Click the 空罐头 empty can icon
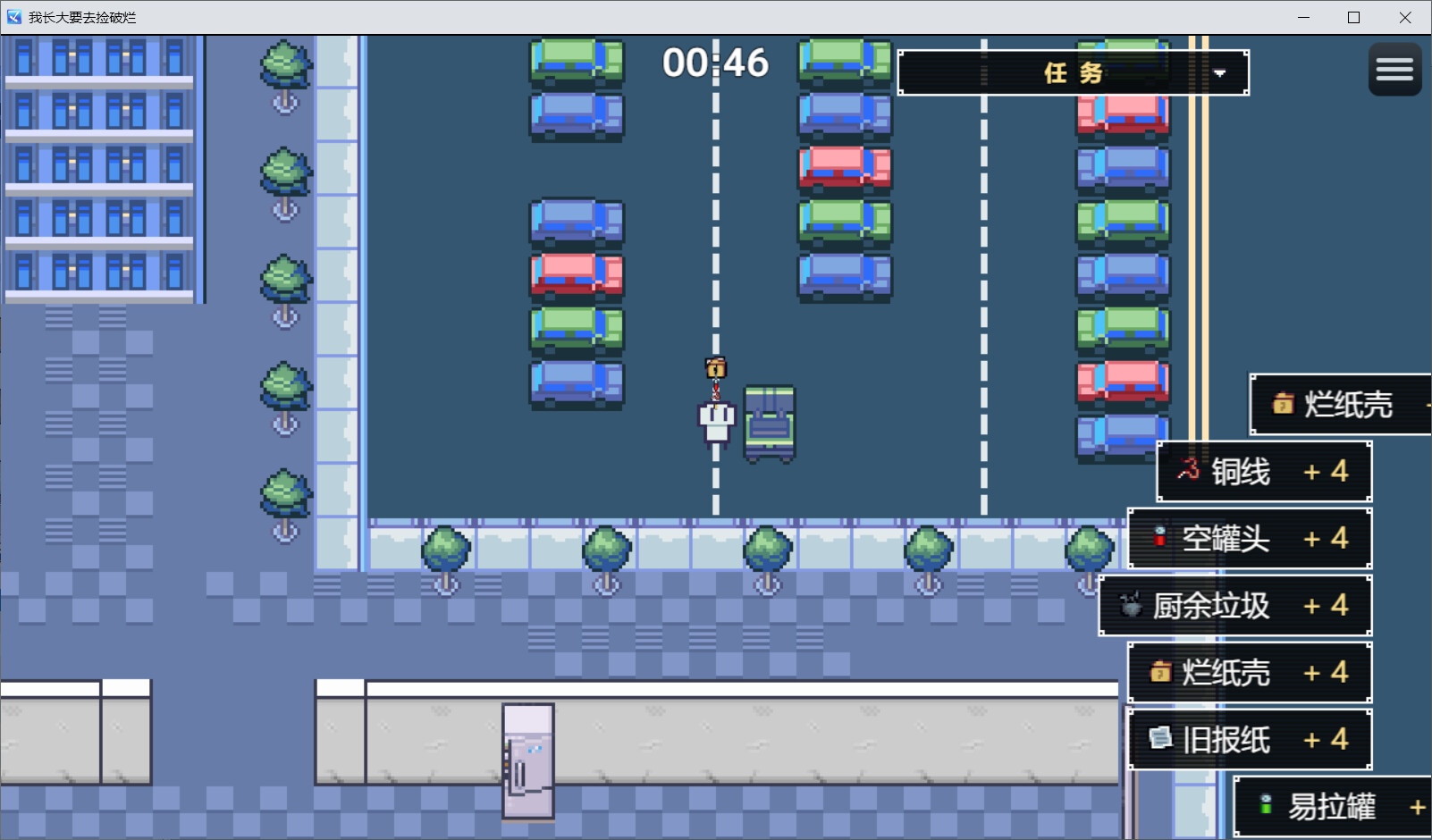The image size is (1432, 840). [x=1159, y=538]
